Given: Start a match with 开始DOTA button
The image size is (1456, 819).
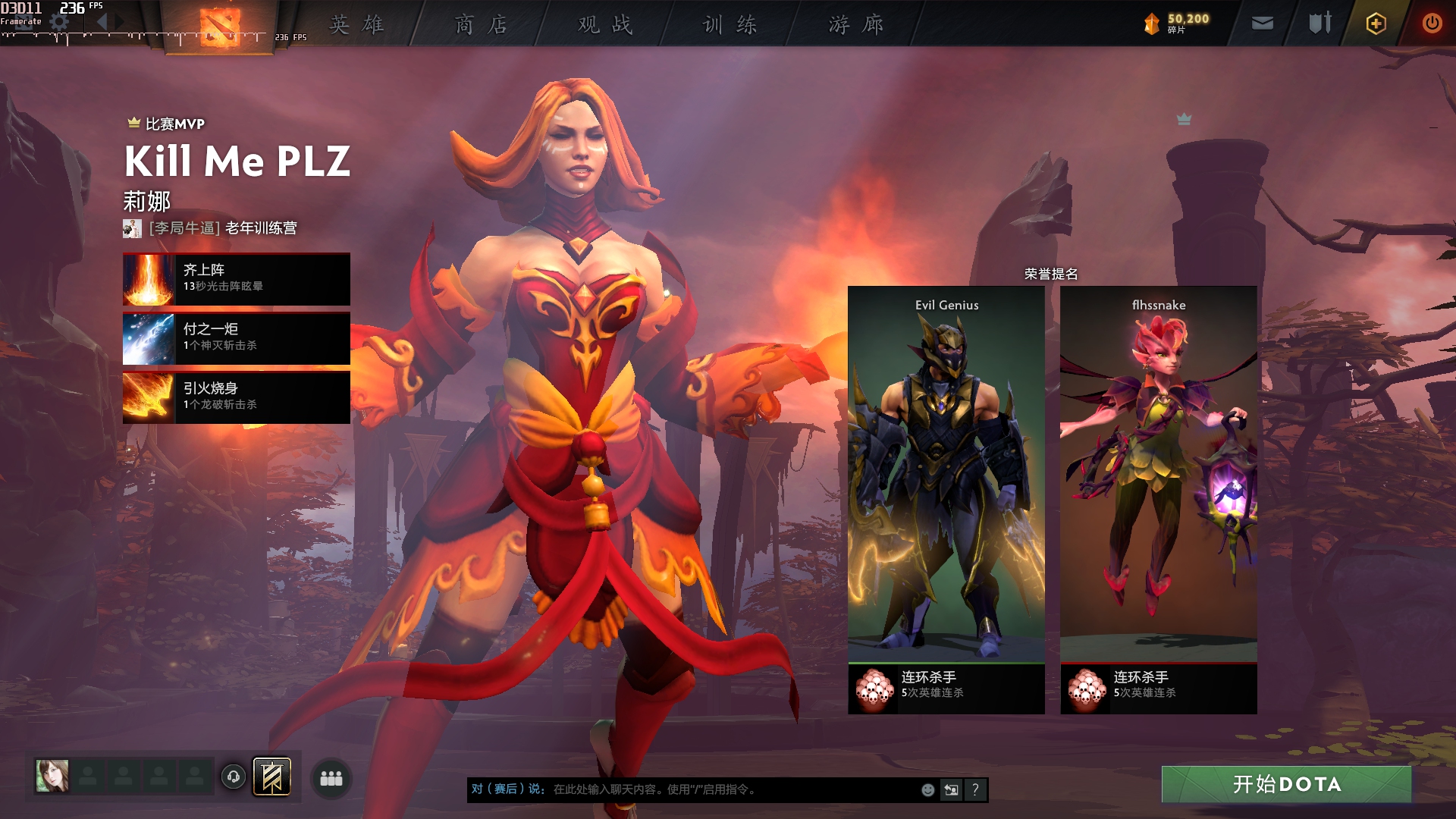Looking at the screenshot, I should [1286, 784].
